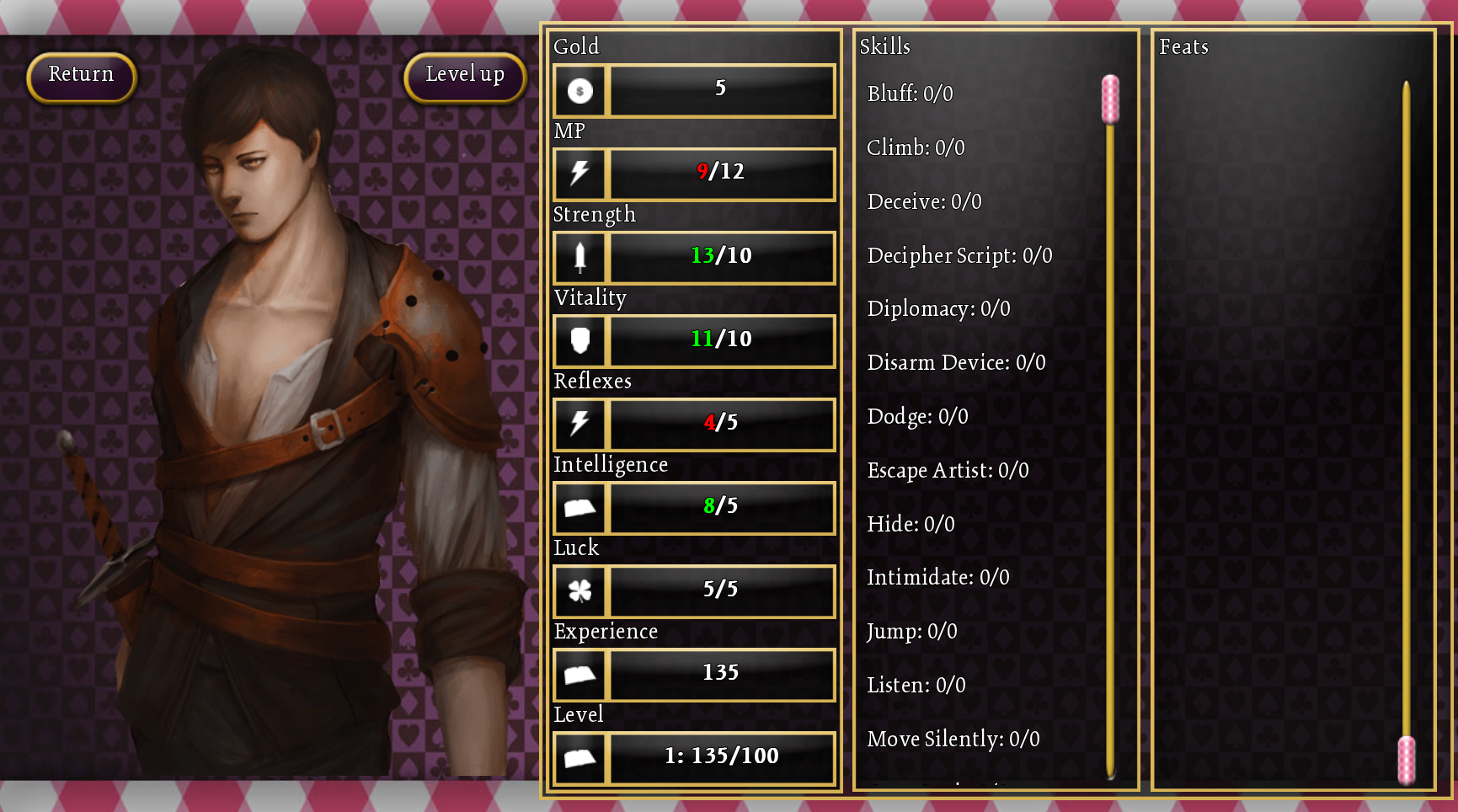Open the Level up screen

465,77
